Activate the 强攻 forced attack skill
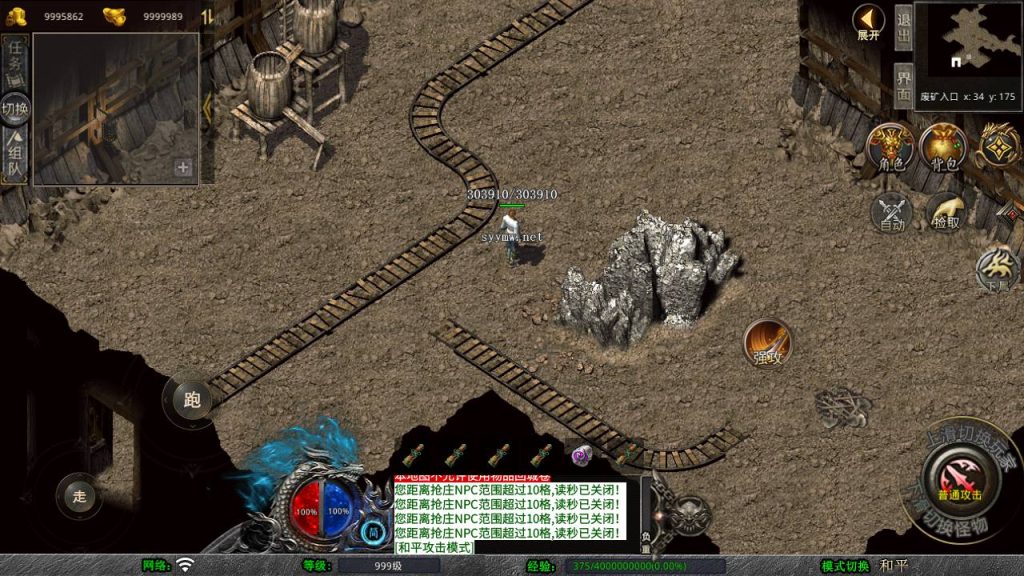 (x=767, y=343)
